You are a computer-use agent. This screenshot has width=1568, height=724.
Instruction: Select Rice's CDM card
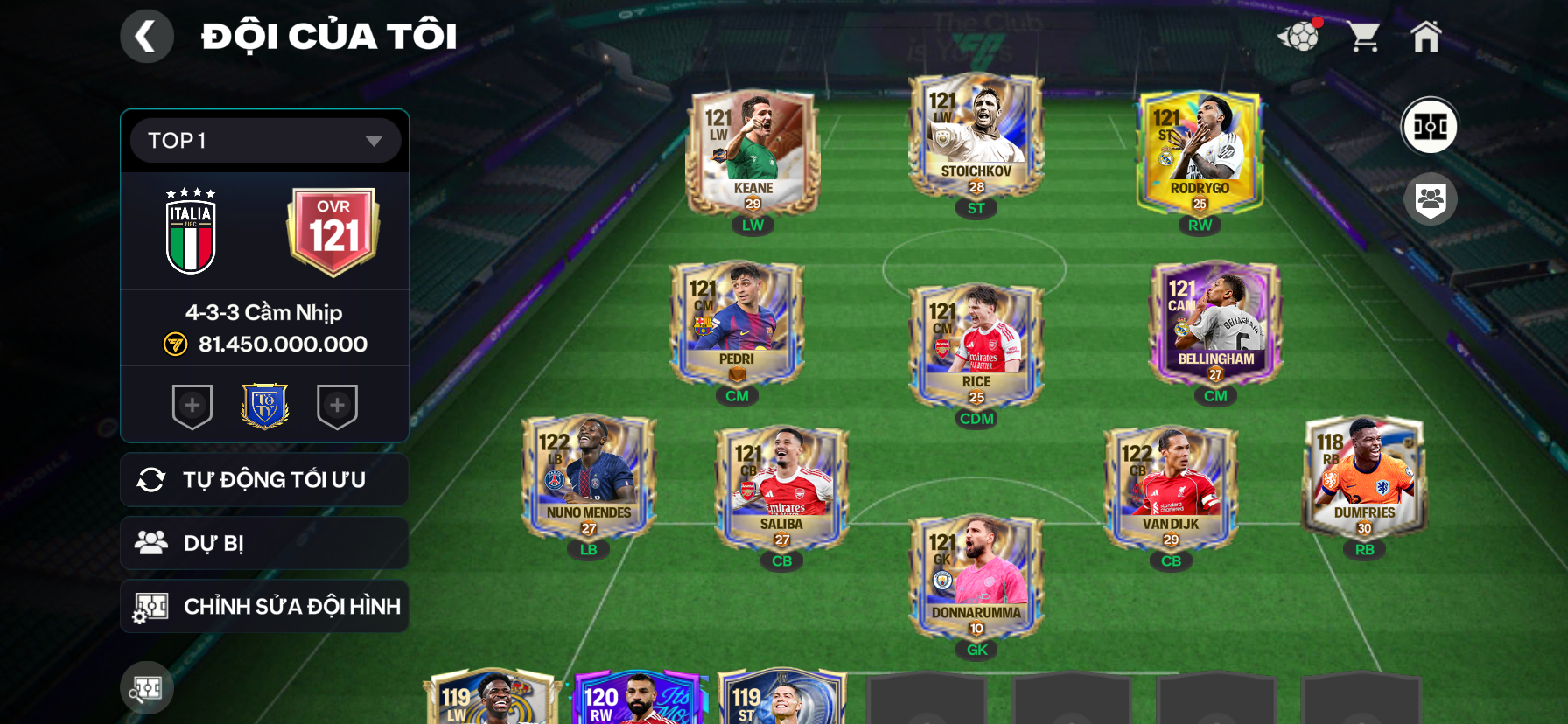(976, 346)
